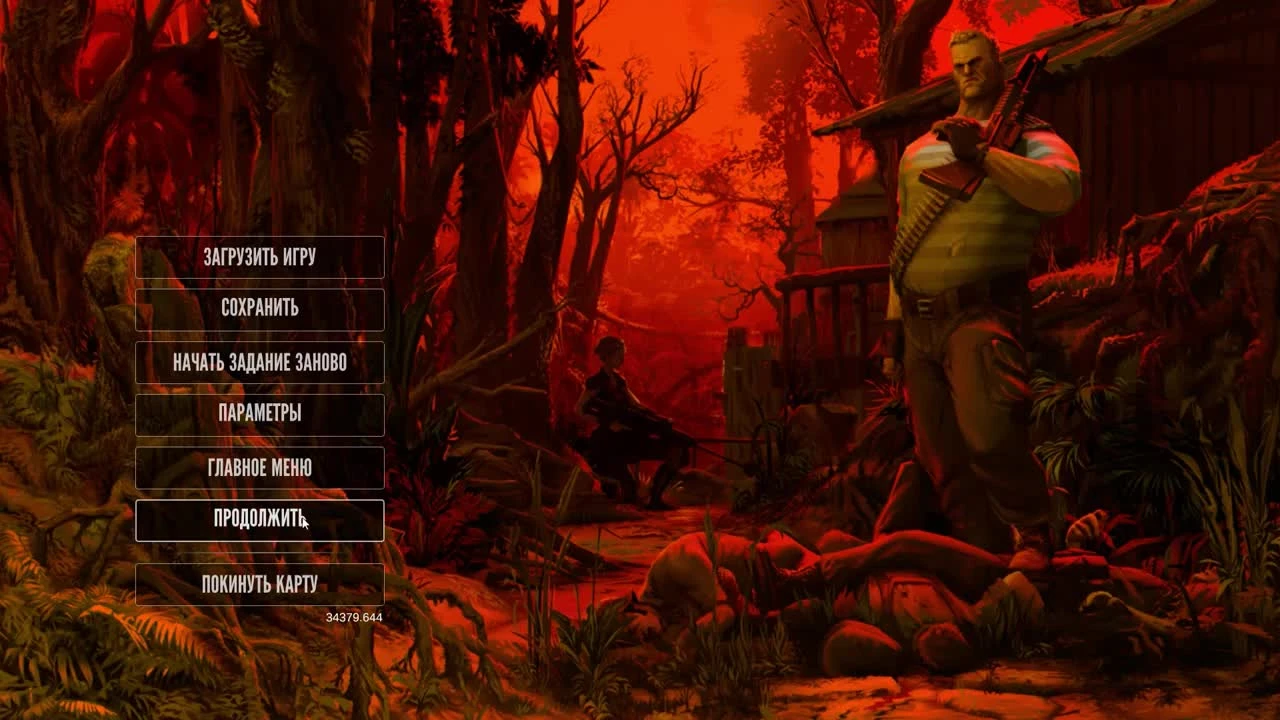Click the highlighted ПРОДОЛЖИТЬ entry under the cursor
This screenshot has width=1280, height=720.
[x=260, y=520]
